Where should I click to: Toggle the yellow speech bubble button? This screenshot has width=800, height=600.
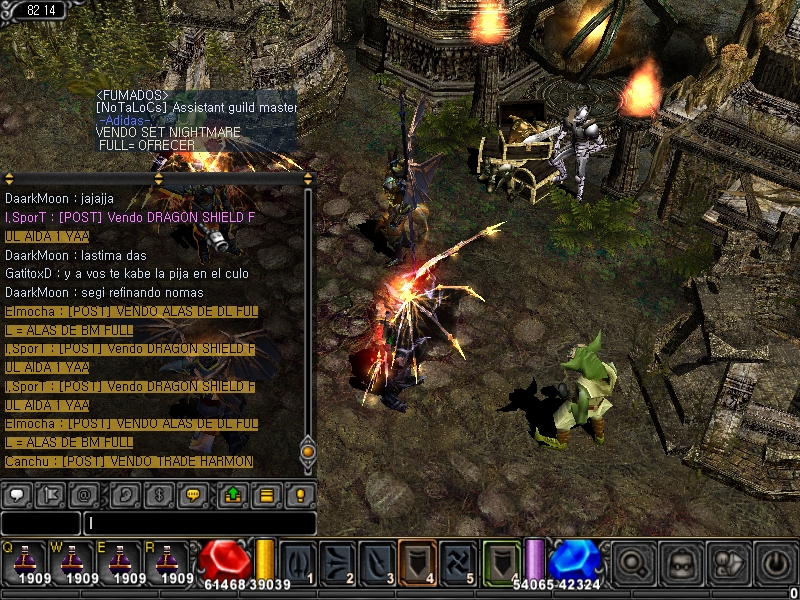point(195,494)
